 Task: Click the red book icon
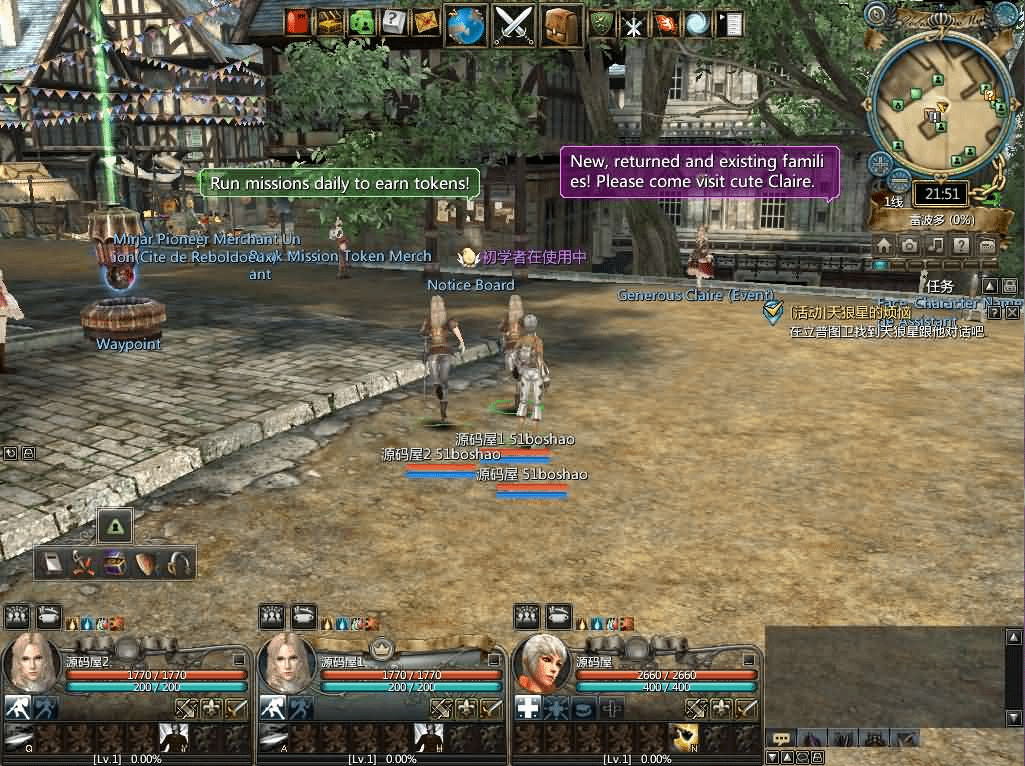(298, 22)
